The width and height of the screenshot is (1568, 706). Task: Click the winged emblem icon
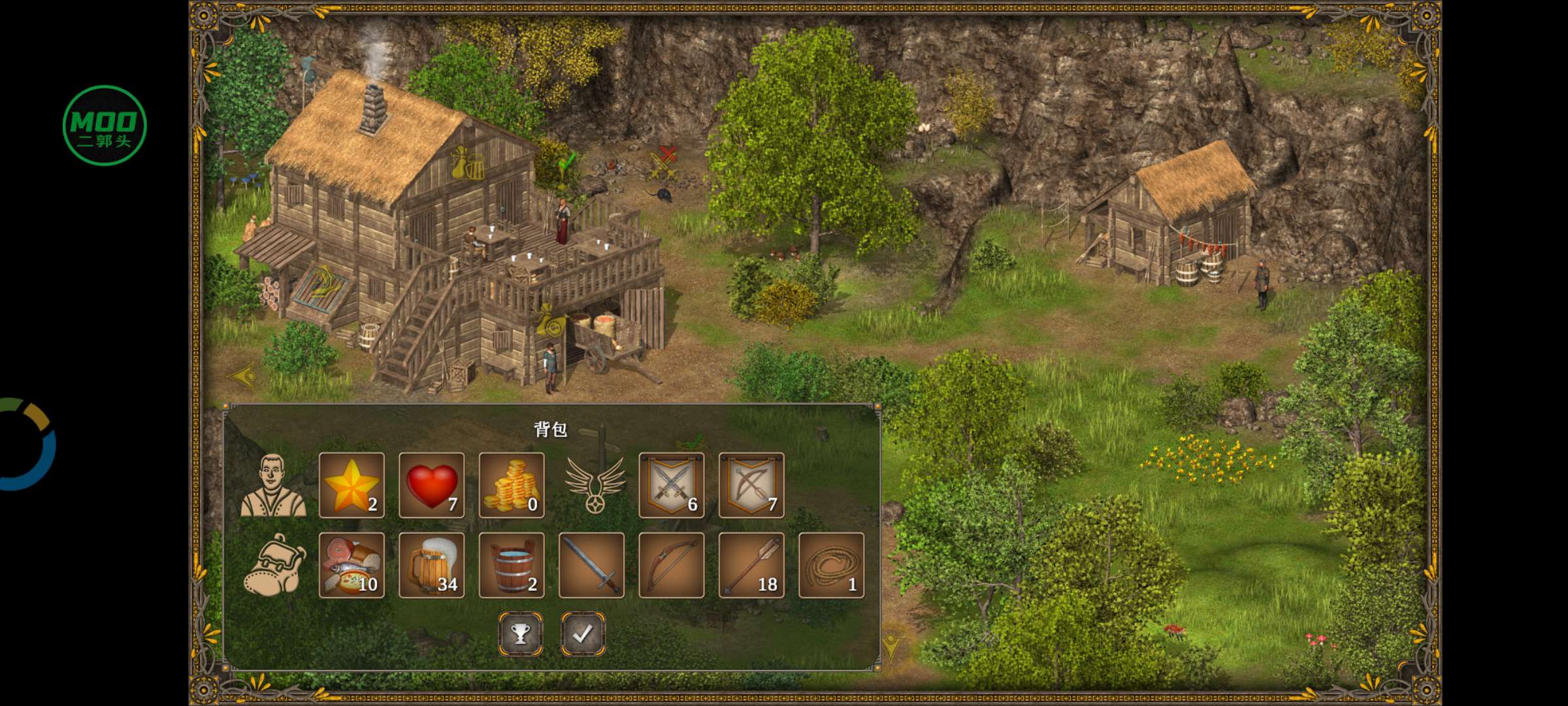tap(595, 485)
